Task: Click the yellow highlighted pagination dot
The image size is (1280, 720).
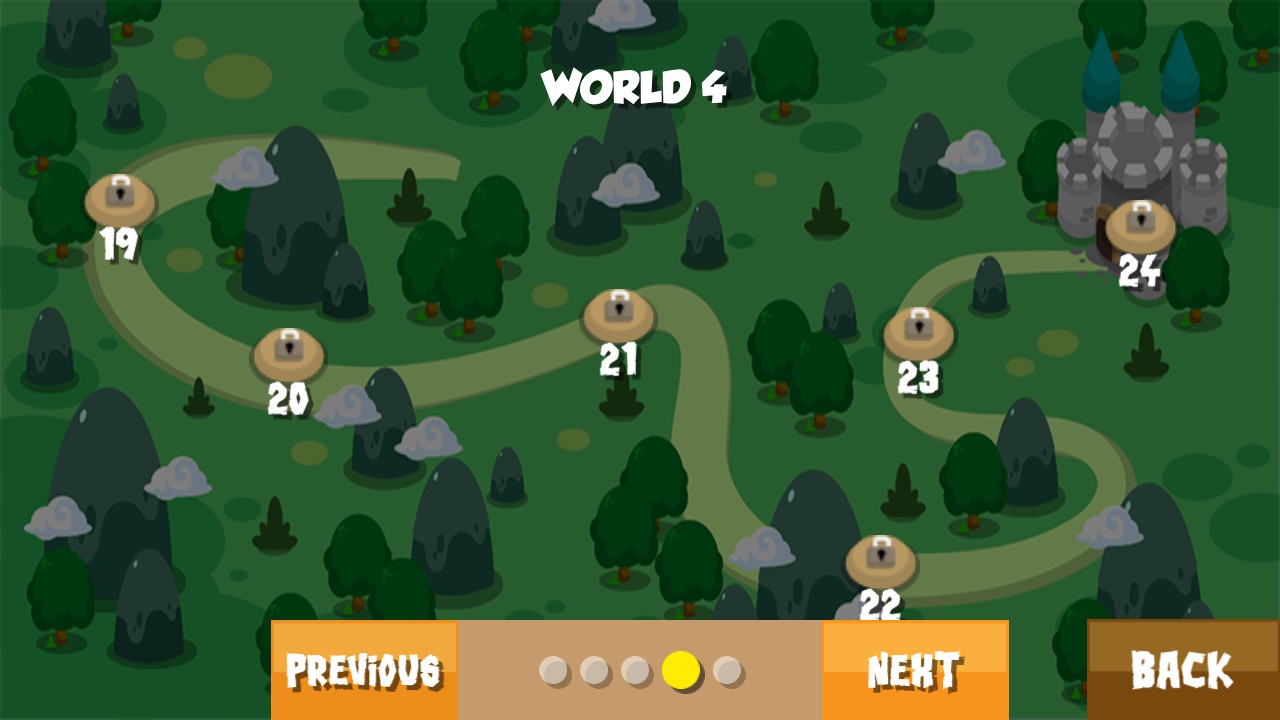Action: click(x=683, y=672)
